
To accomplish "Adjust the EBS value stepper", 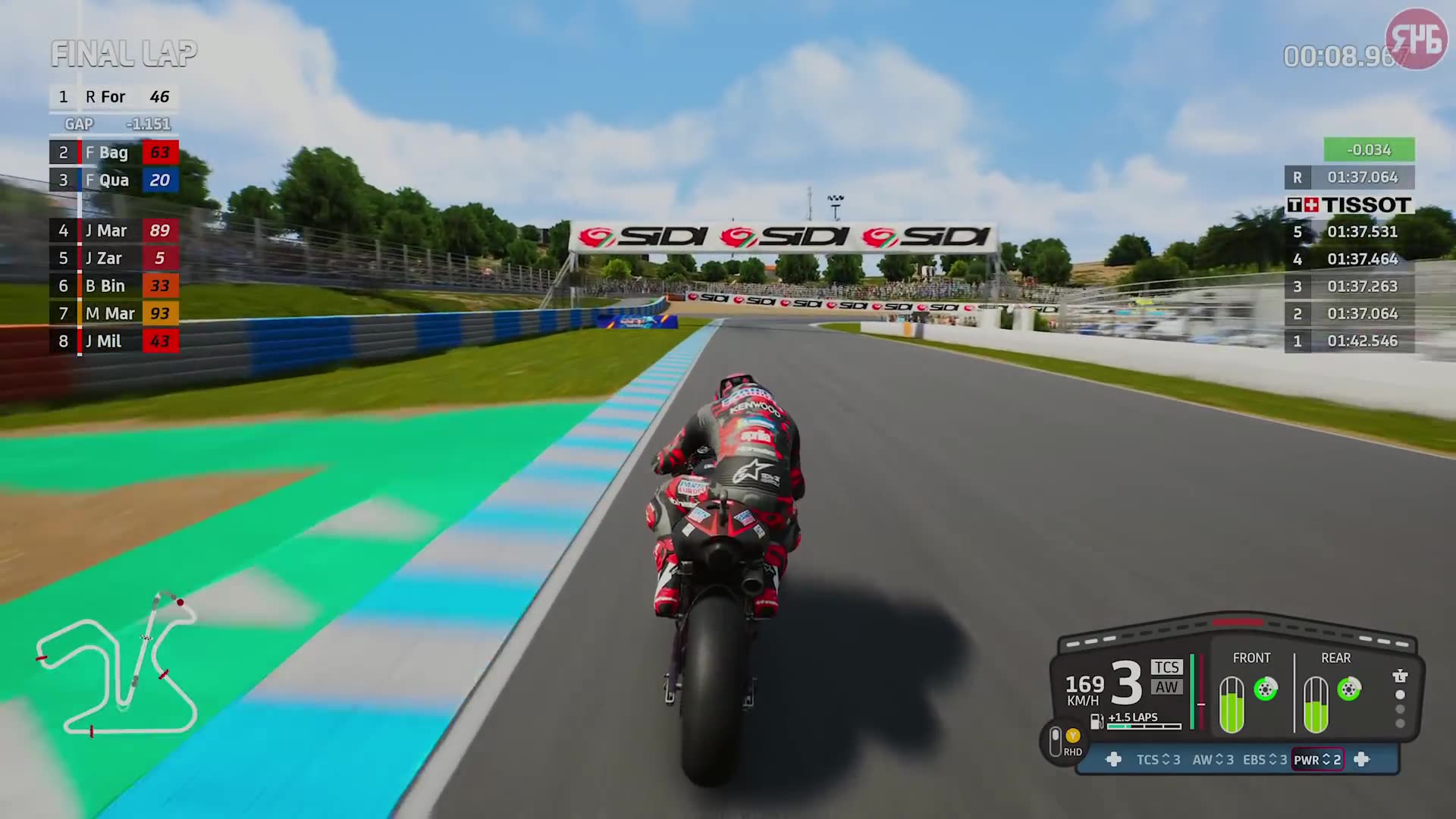I will pos(1273,760).
